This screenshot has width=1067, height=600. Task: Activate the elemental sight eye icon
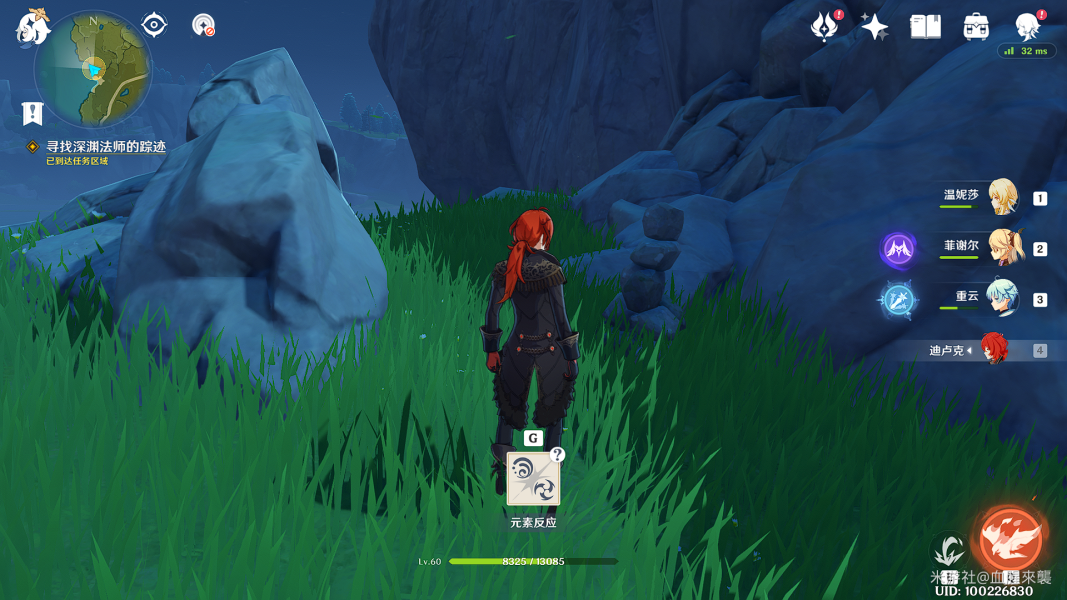154,24
